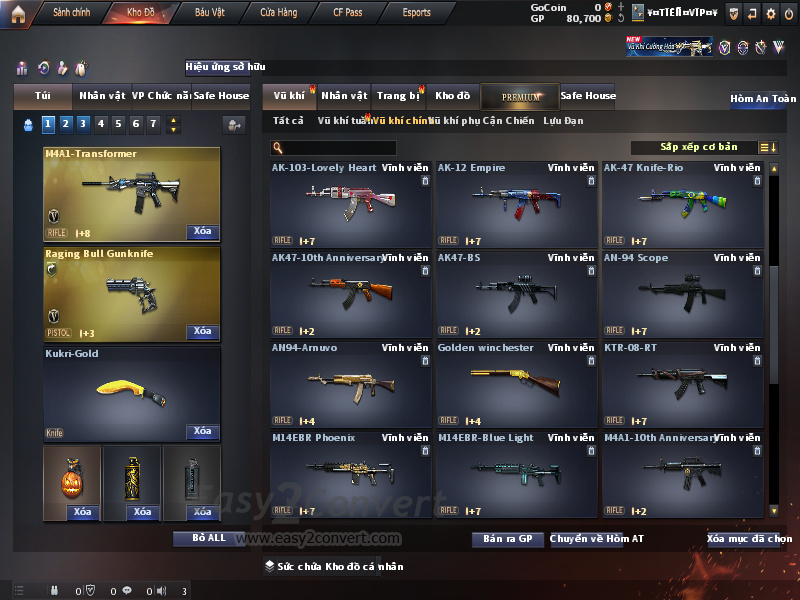The image size is (800, 600).
Task: Open the Cửa Hàng shop menu
Action: pyautogui.click(x=278, y=13)
